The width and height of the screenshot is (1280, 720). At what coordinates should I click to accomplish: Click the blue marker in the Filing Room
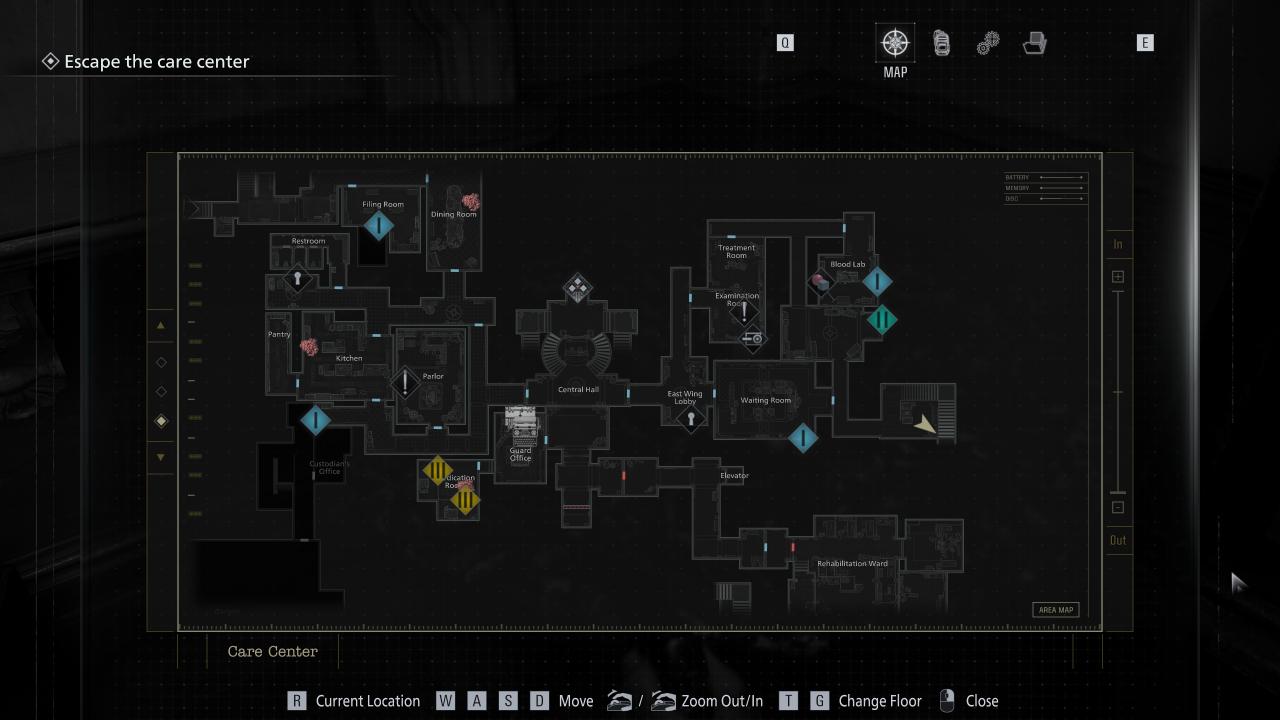(x=378, y=226)
